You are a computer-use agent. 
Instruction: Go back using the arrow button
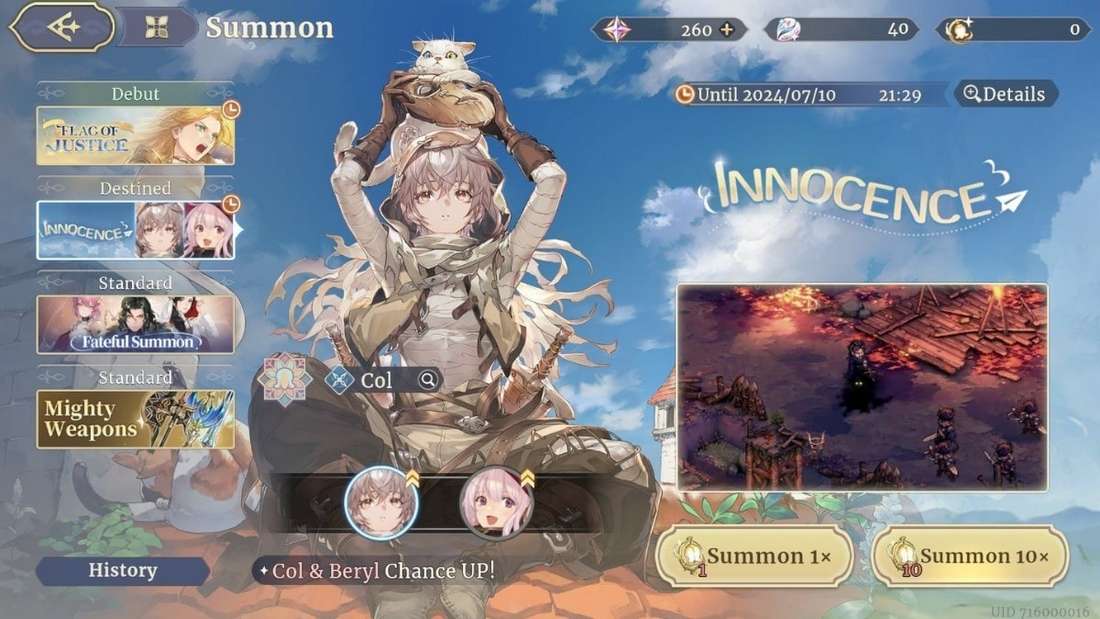(x=61, y=27)
